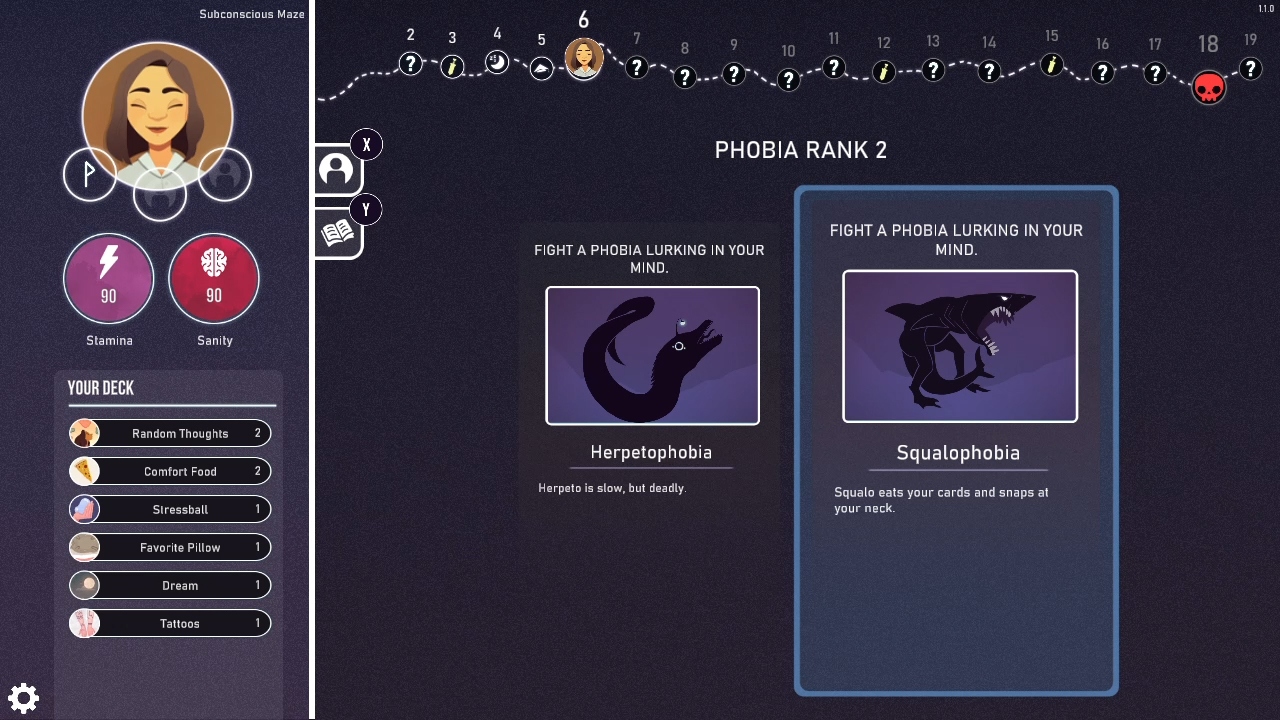Image resolution: width=1280 pixels, height=720 pixels.
Task: Click the potion icon on map node 3
Action: [452, 66]
